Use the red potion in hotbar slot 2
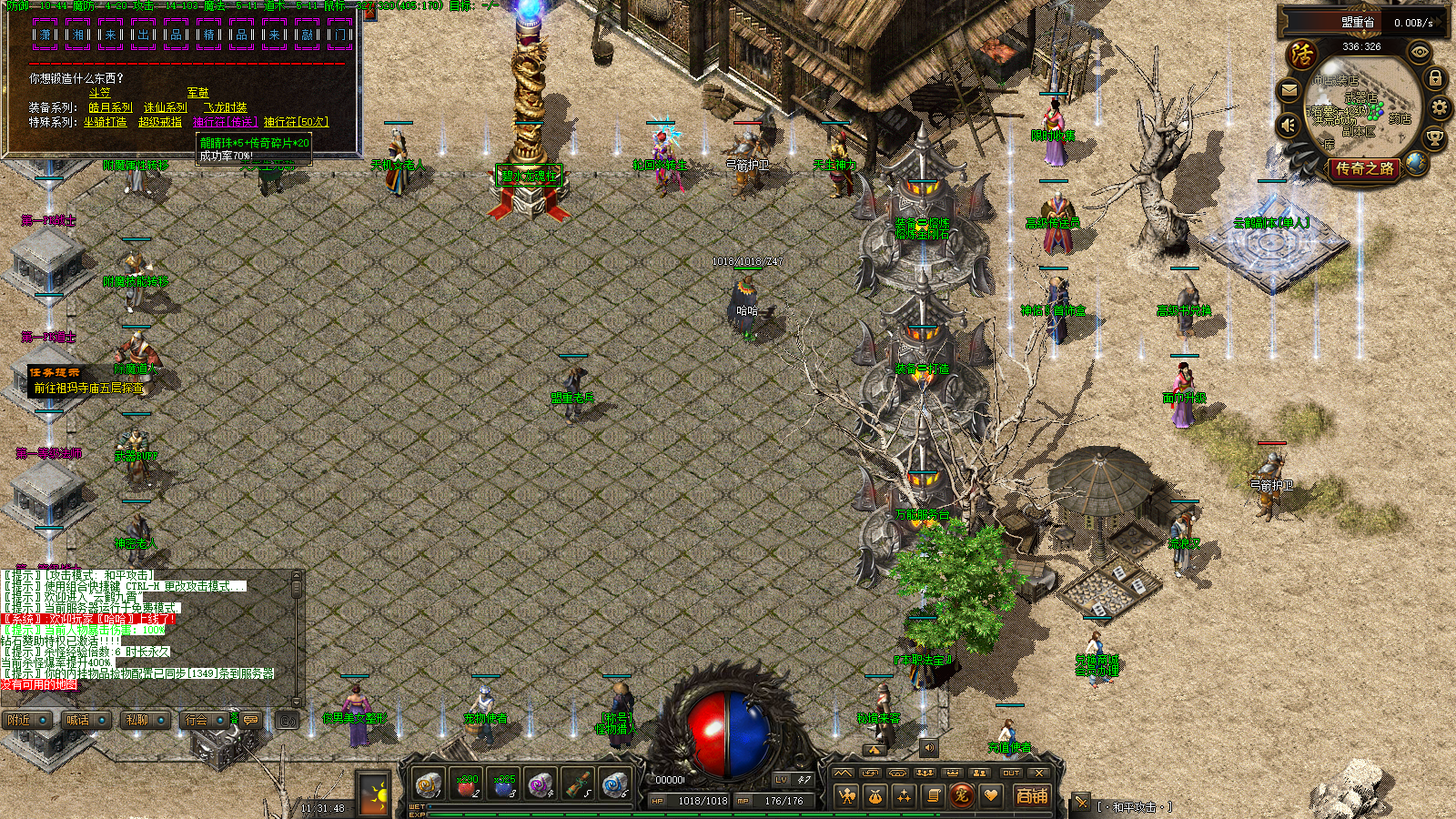The image size is (1456, 819). [466, 784]
